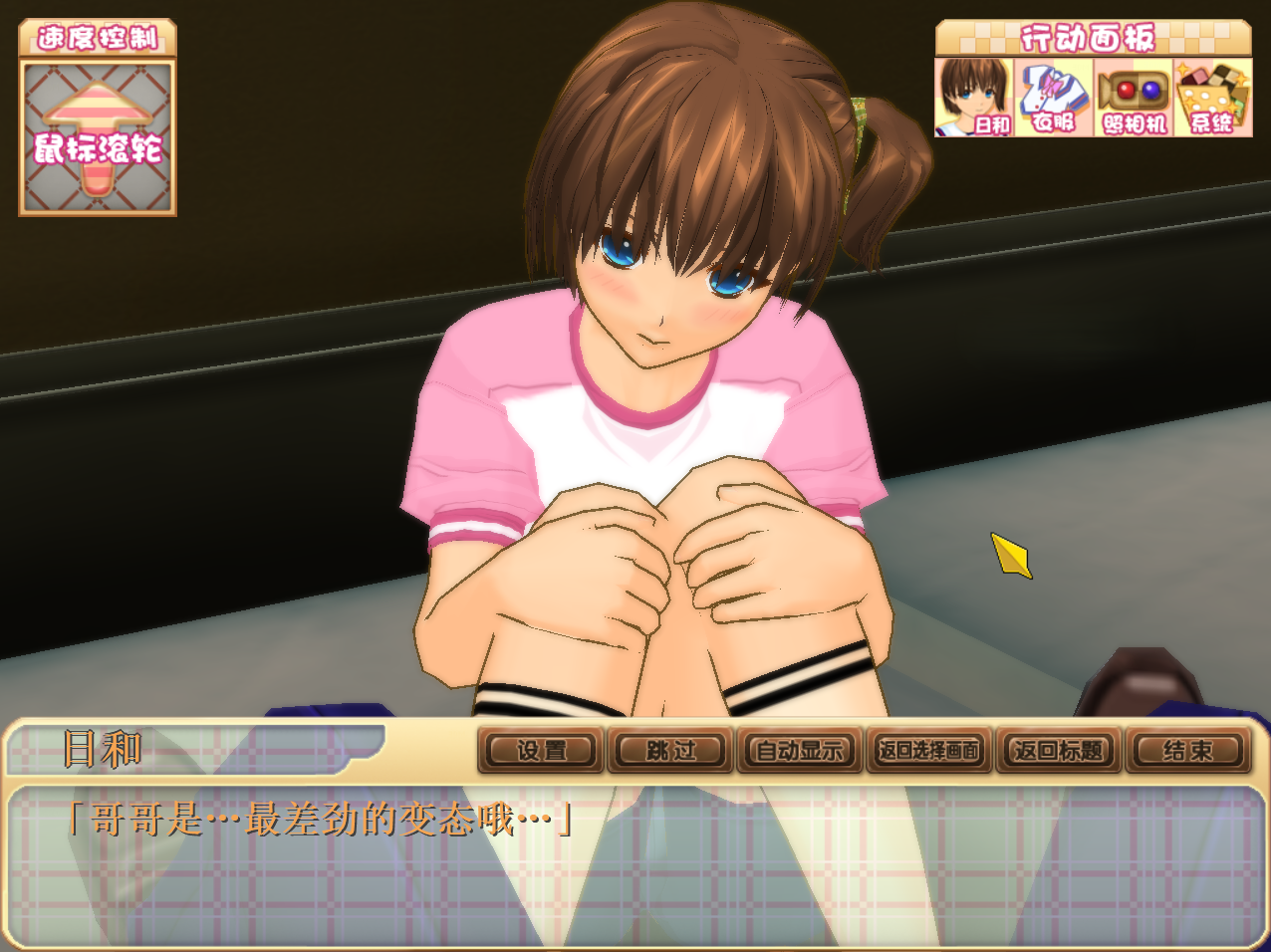Open the 衣服 clothes icon
The image size is (1271, 952).
click(1054, 97)
